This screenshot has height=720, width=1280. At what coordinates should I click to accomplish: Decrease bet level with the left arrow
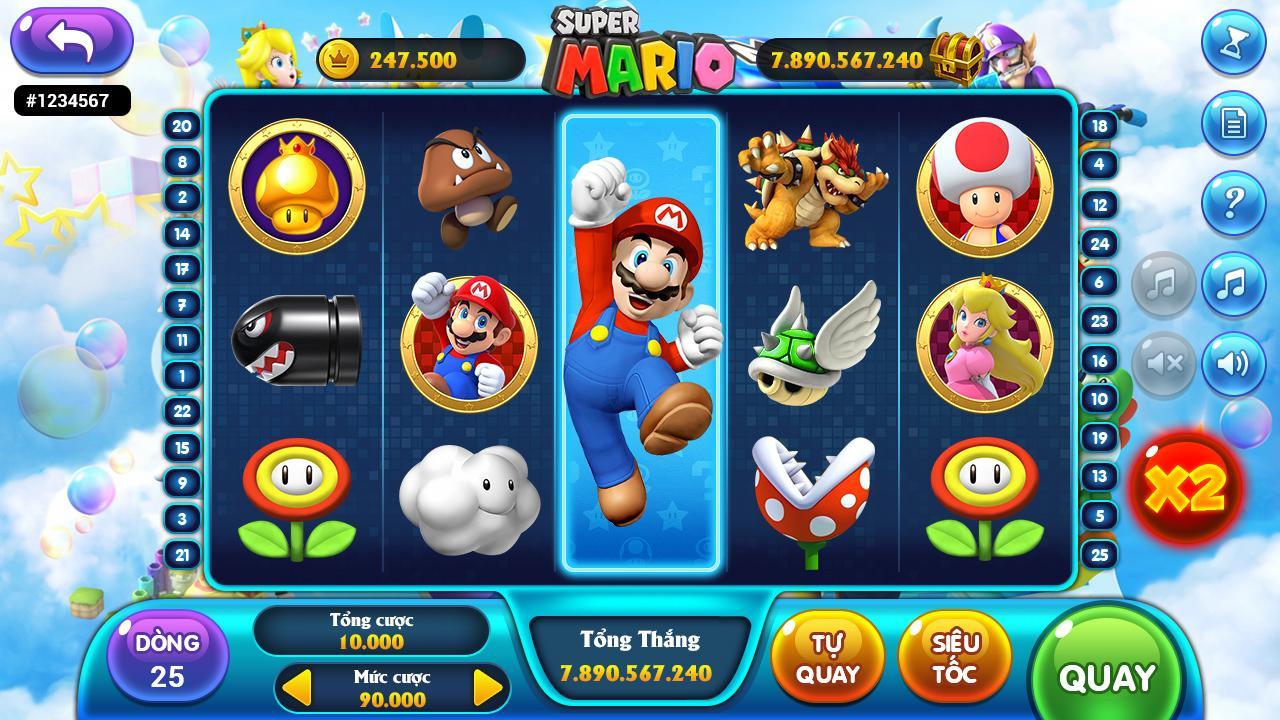tap(298, 688)
